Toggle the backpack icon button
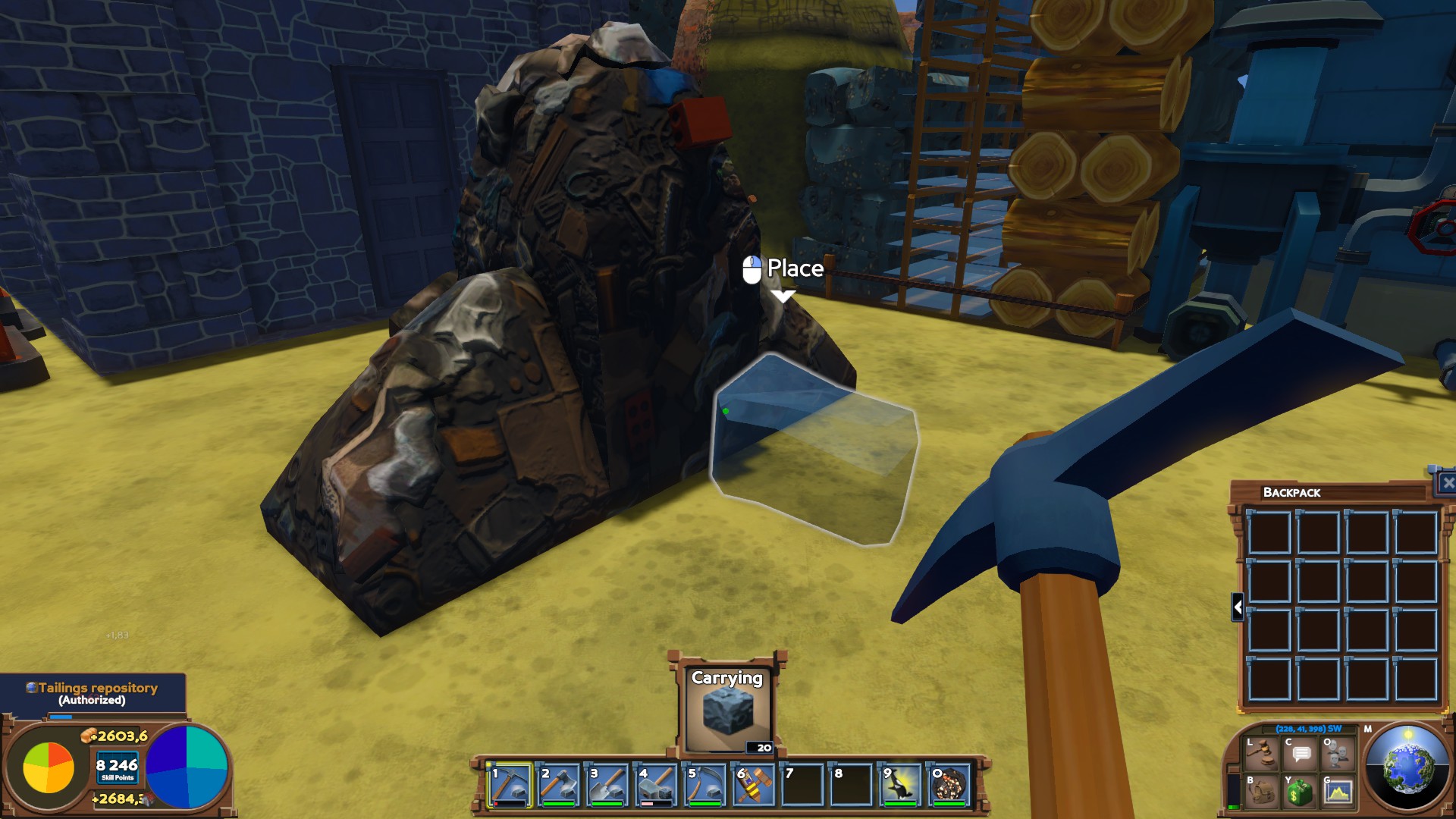The height and width of the screenshot is (819, 1456). 1261,792
